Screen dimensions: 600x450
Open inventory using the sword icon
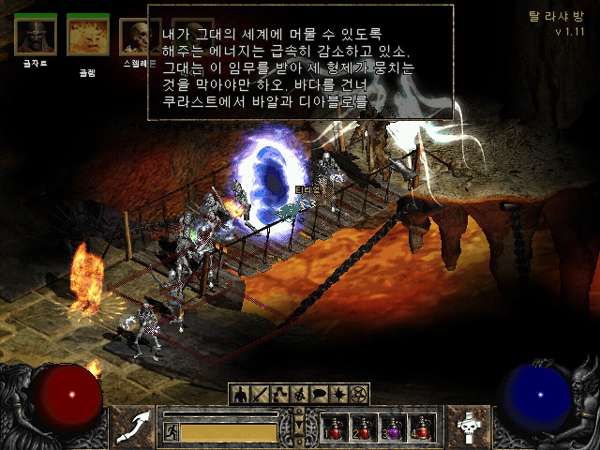click(x=259, y=393)
